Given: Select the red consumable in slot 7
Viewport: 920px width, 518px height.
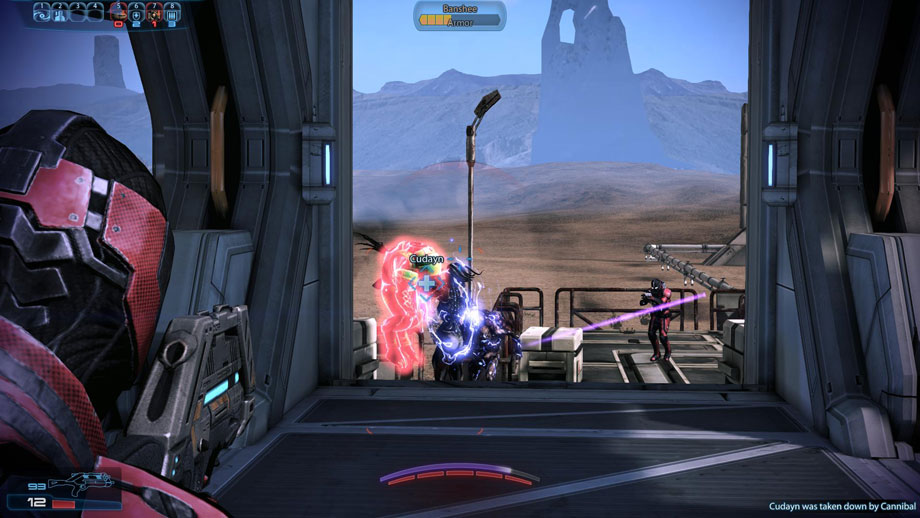Looking at the screenshot, I should click(x=155, y=13).
